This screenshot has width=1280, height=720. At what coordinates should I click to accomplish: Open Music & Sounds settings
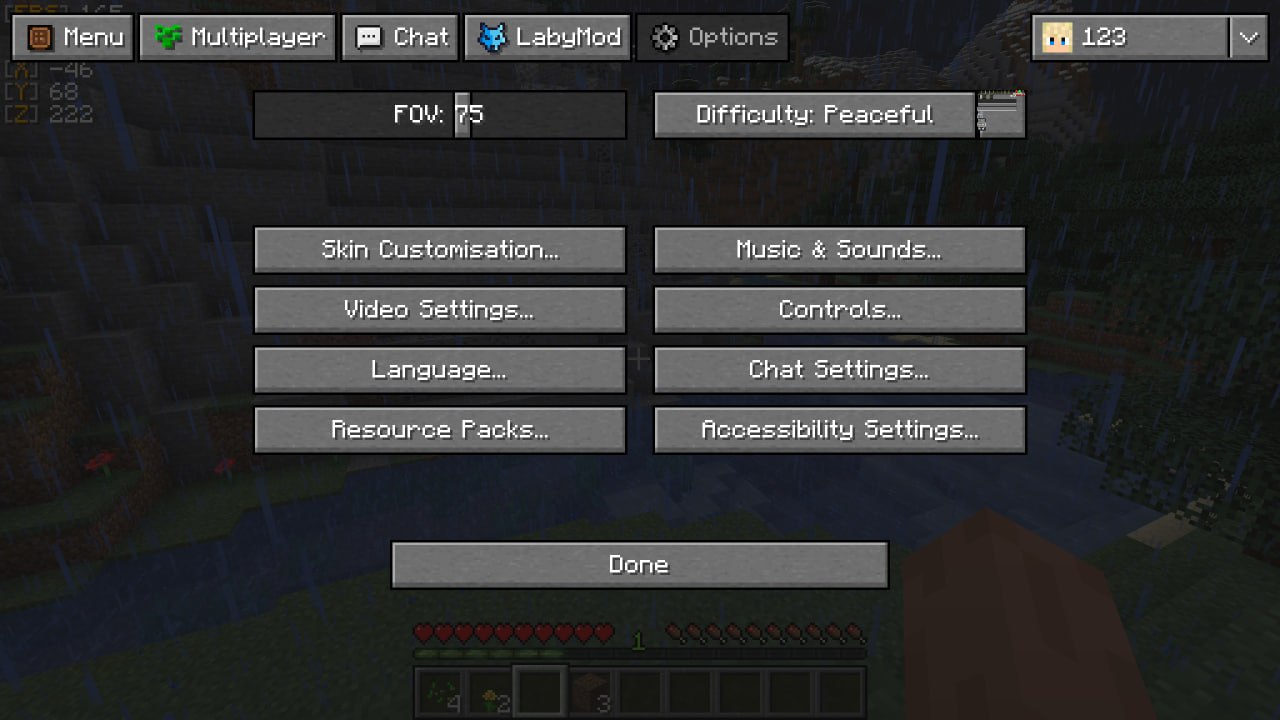[839, 250]
